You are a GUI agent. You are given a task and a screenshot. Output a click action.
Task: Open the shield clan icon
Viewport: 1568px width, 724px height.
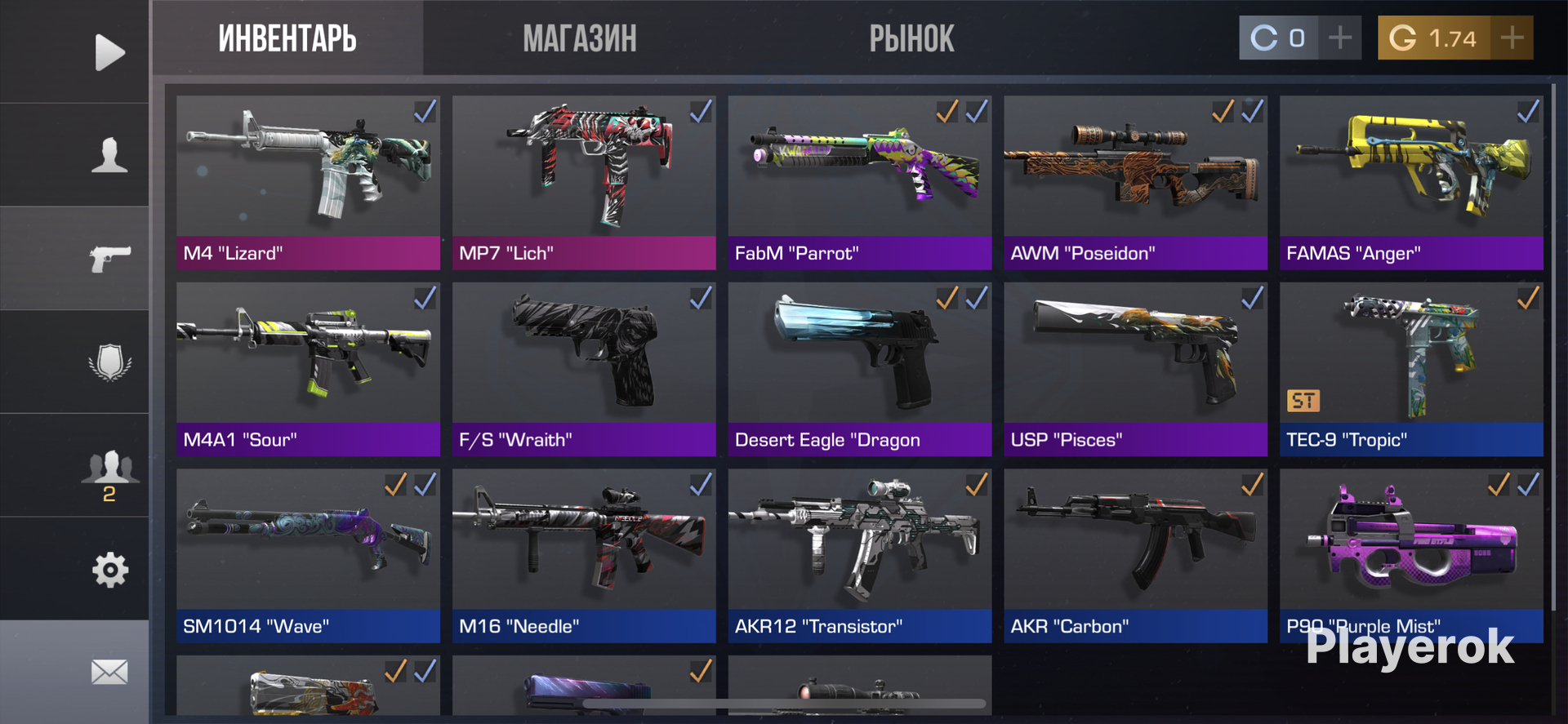click(x=109, y=362)
